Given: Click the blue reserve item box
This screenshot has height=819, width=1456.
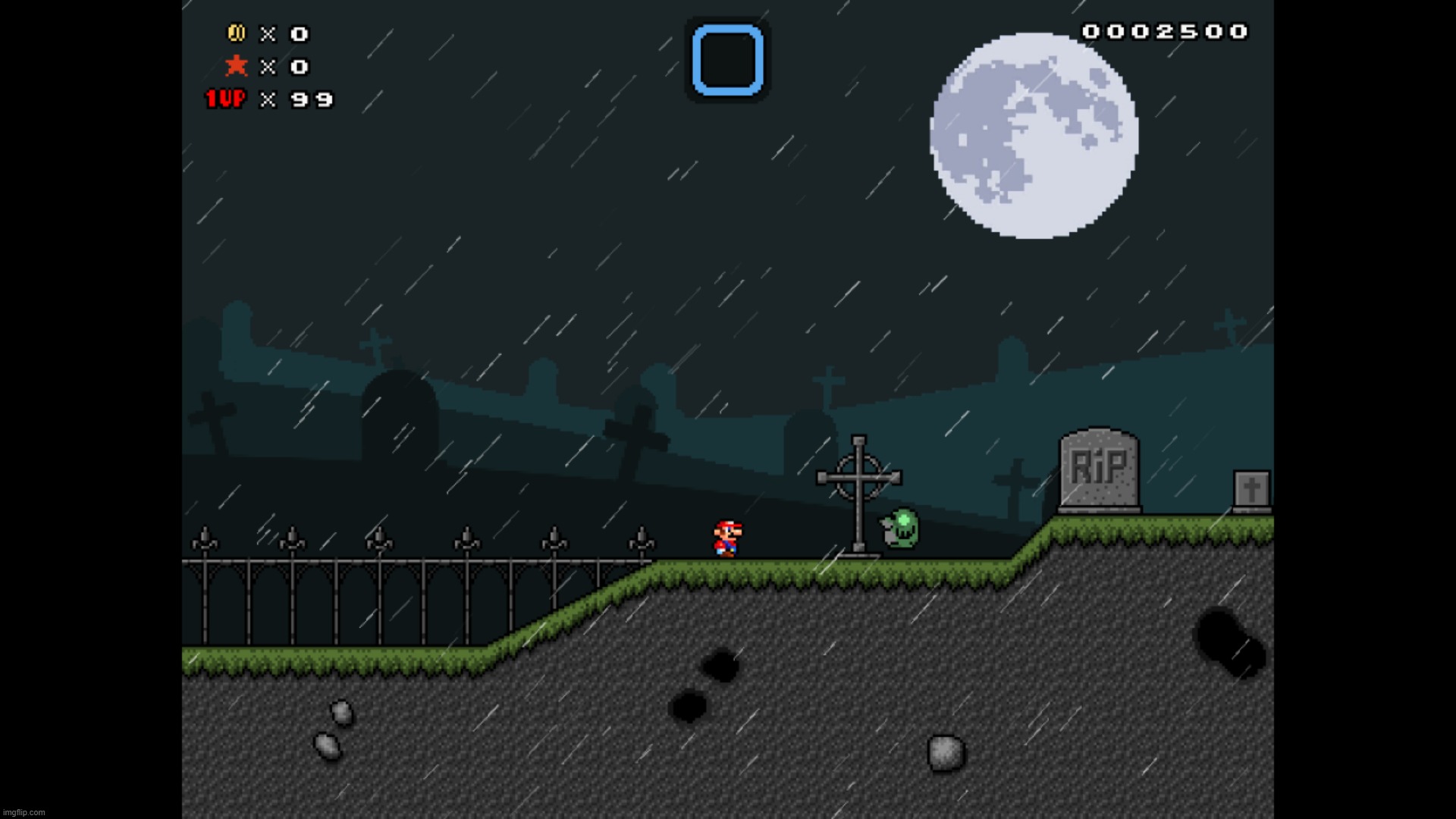Looking at the screenshot, I should pyautogui.click(x=727, y=60).
